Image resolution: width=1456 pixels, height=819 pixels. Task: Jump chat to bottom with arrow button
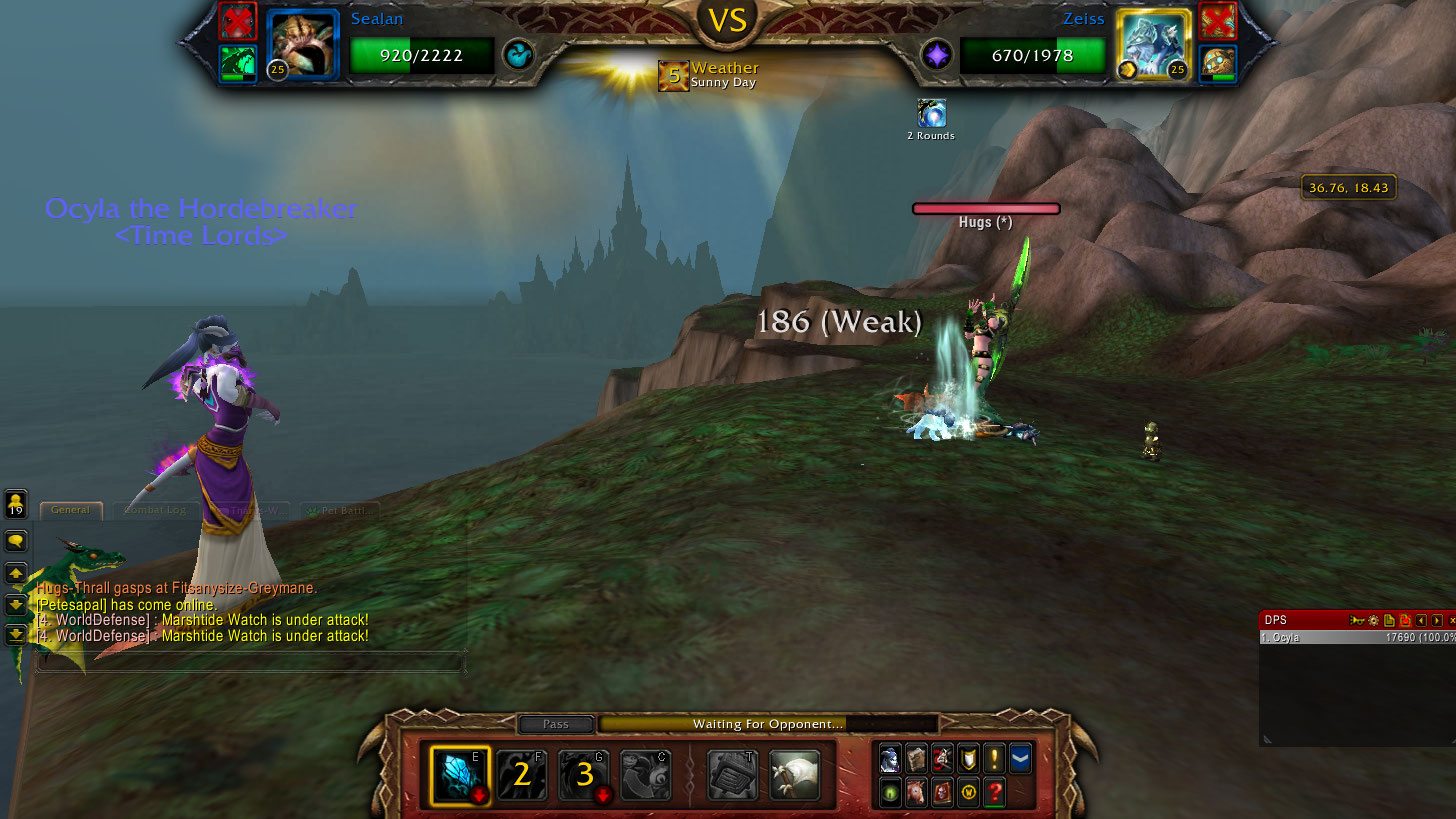[16, 634]
